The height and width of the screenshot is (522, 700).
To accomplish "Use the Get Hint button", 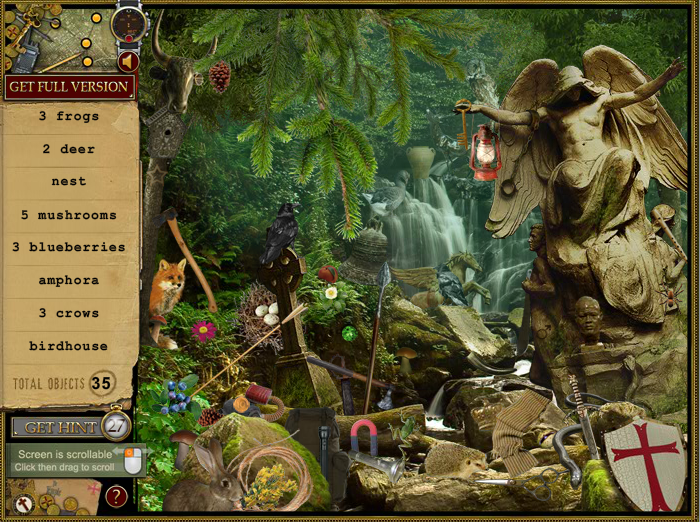I will [59, 427].
